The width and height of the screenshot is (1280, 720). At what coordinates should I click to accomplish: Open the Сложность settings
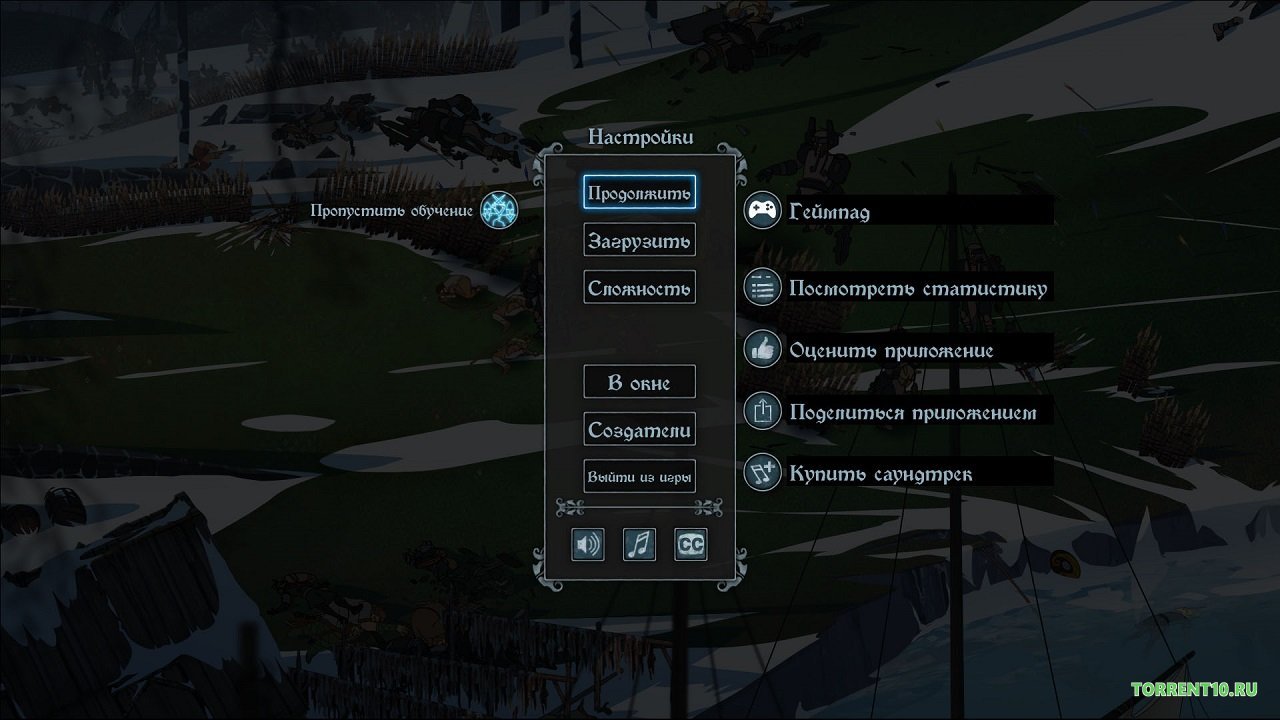coord(639,287)
